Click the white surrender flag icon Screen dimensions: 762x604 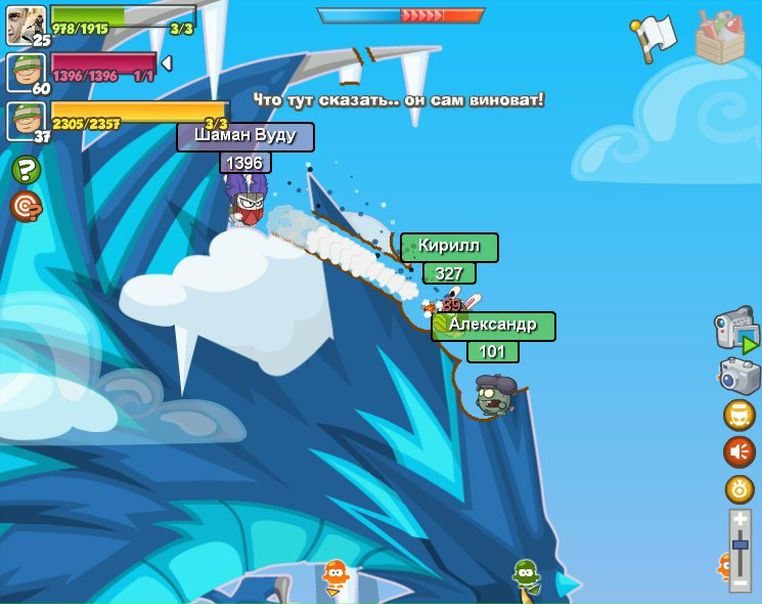pos(655,36)
